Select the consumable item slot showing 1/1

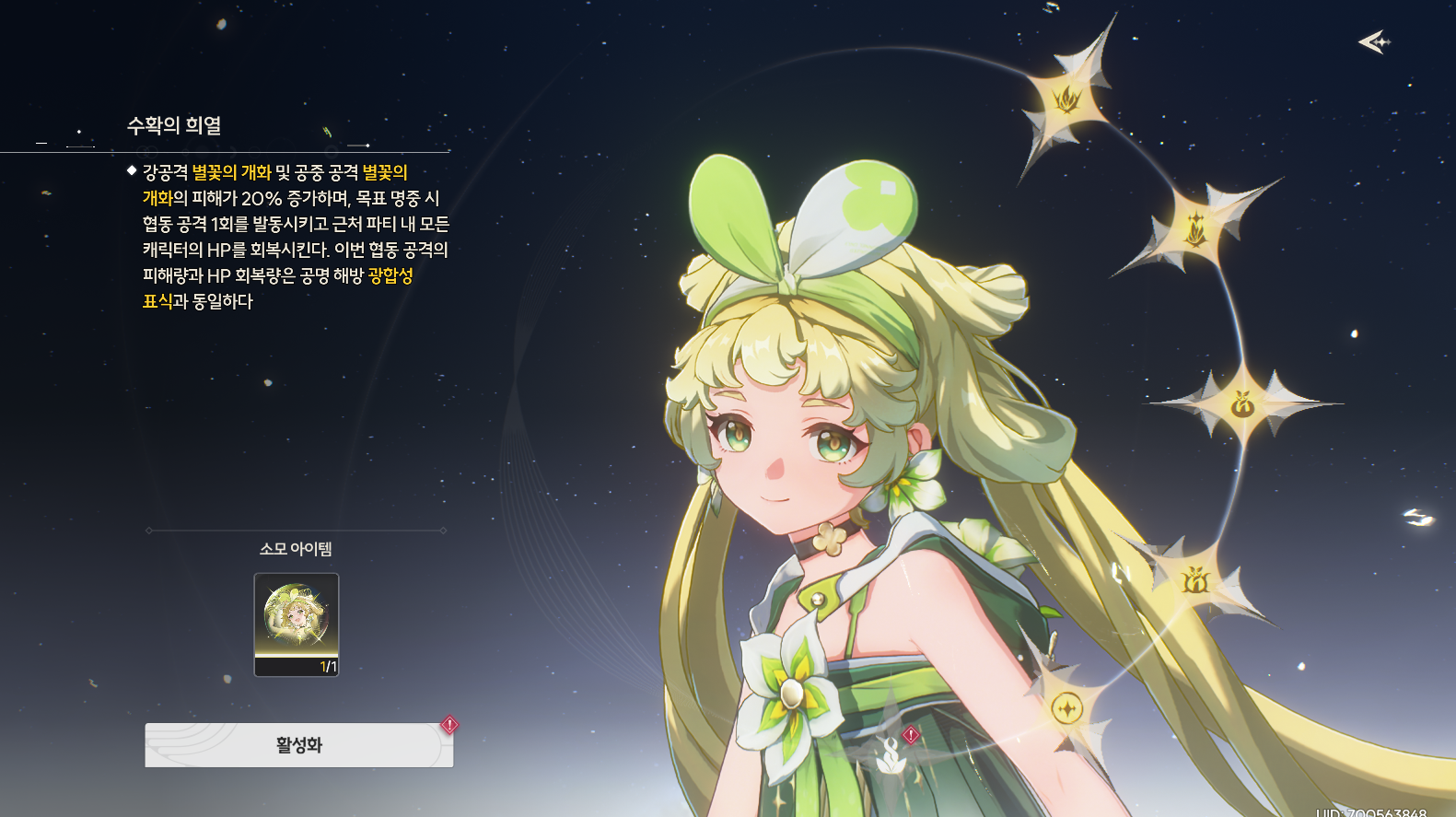coord(297,624)
